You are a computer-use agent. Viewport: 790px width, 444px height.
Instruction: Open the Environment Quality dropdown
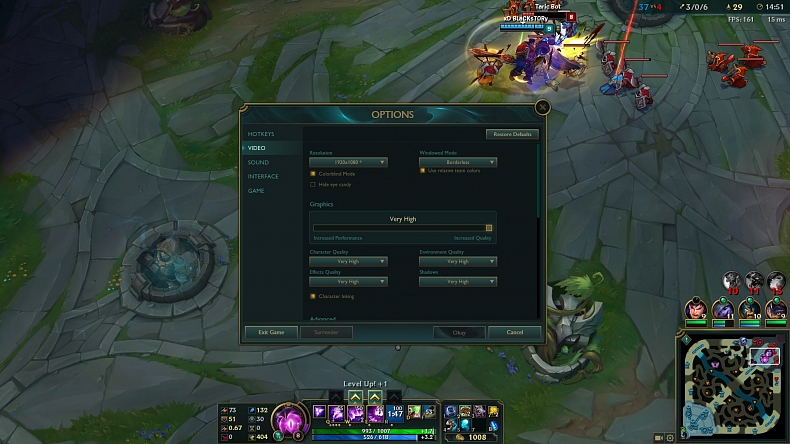[458, 262]
